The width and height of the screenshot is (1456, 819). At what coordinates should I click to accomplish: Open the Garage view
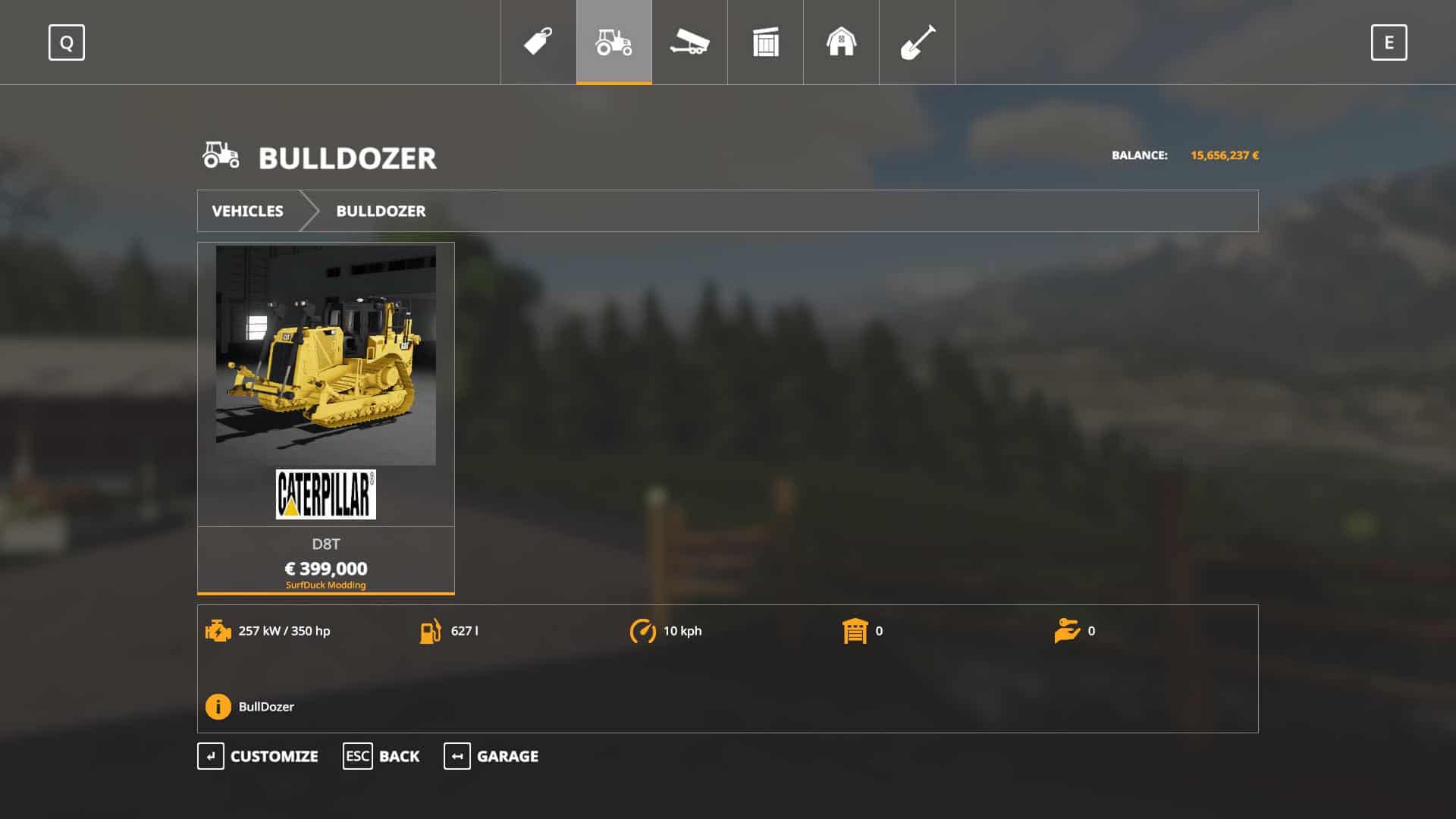491,756
